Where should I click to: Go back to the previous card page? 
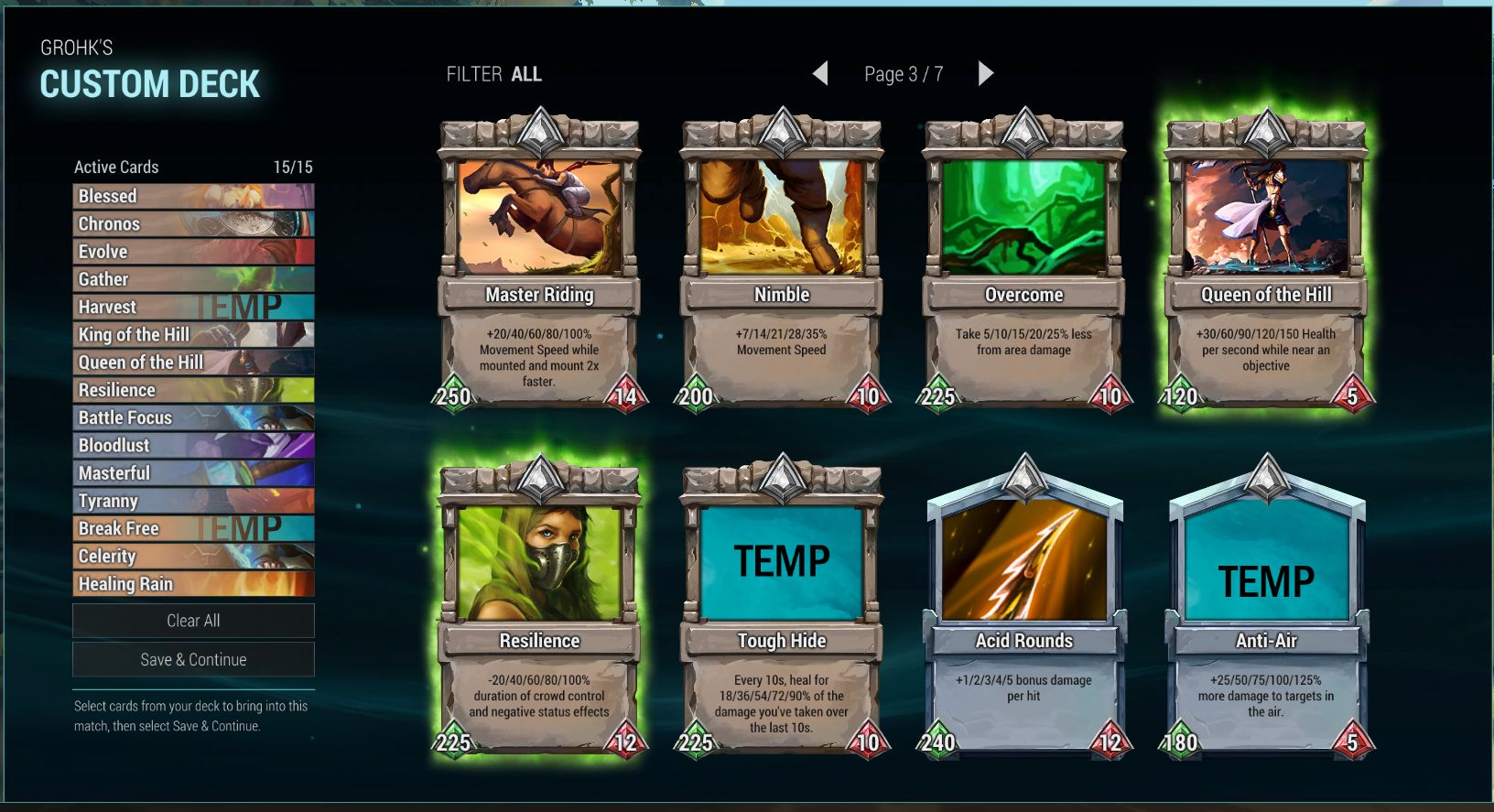[820, 73]
